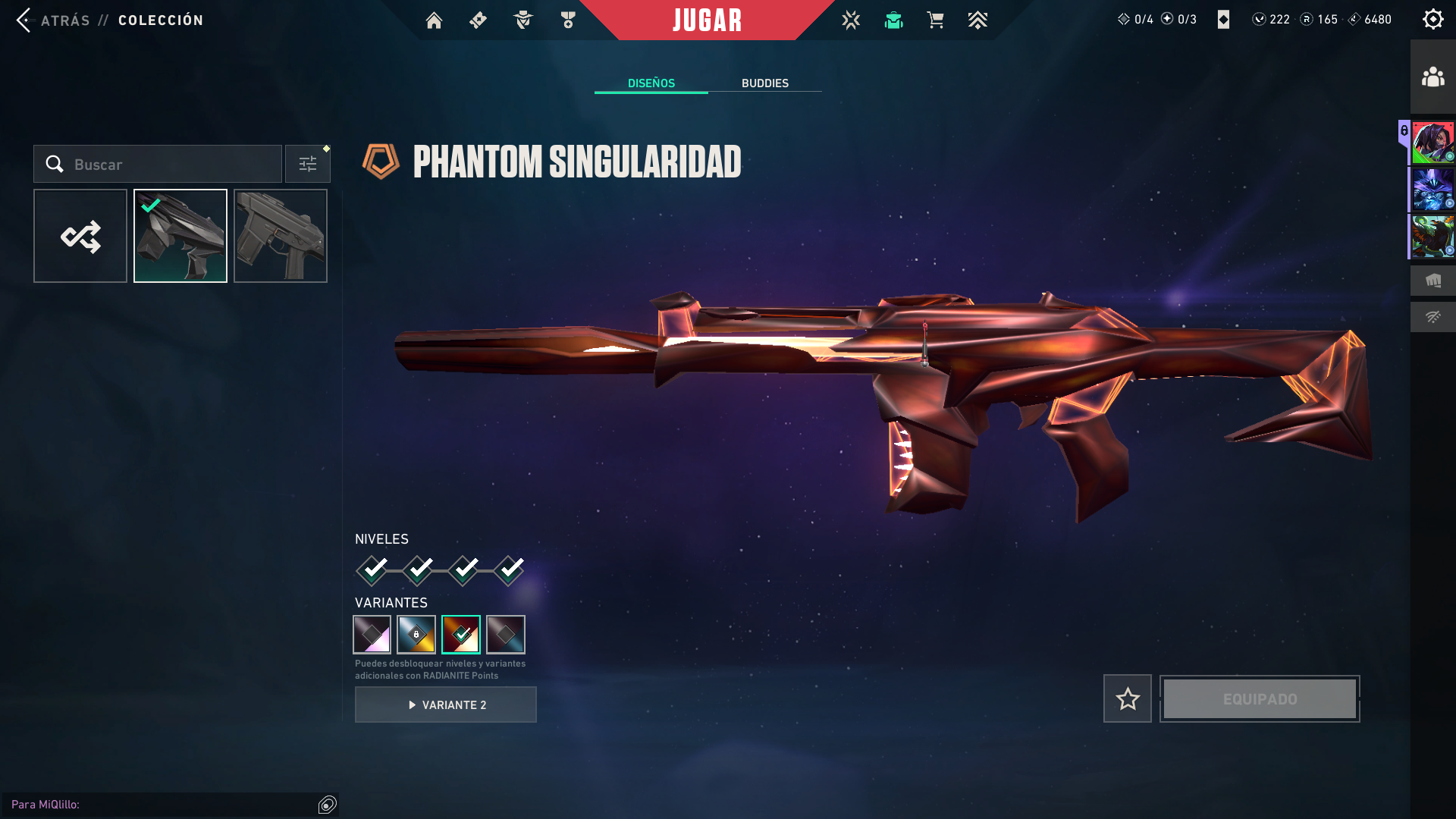Go to the home screen icon
The image size is (1456, 819).
point(434,20)
